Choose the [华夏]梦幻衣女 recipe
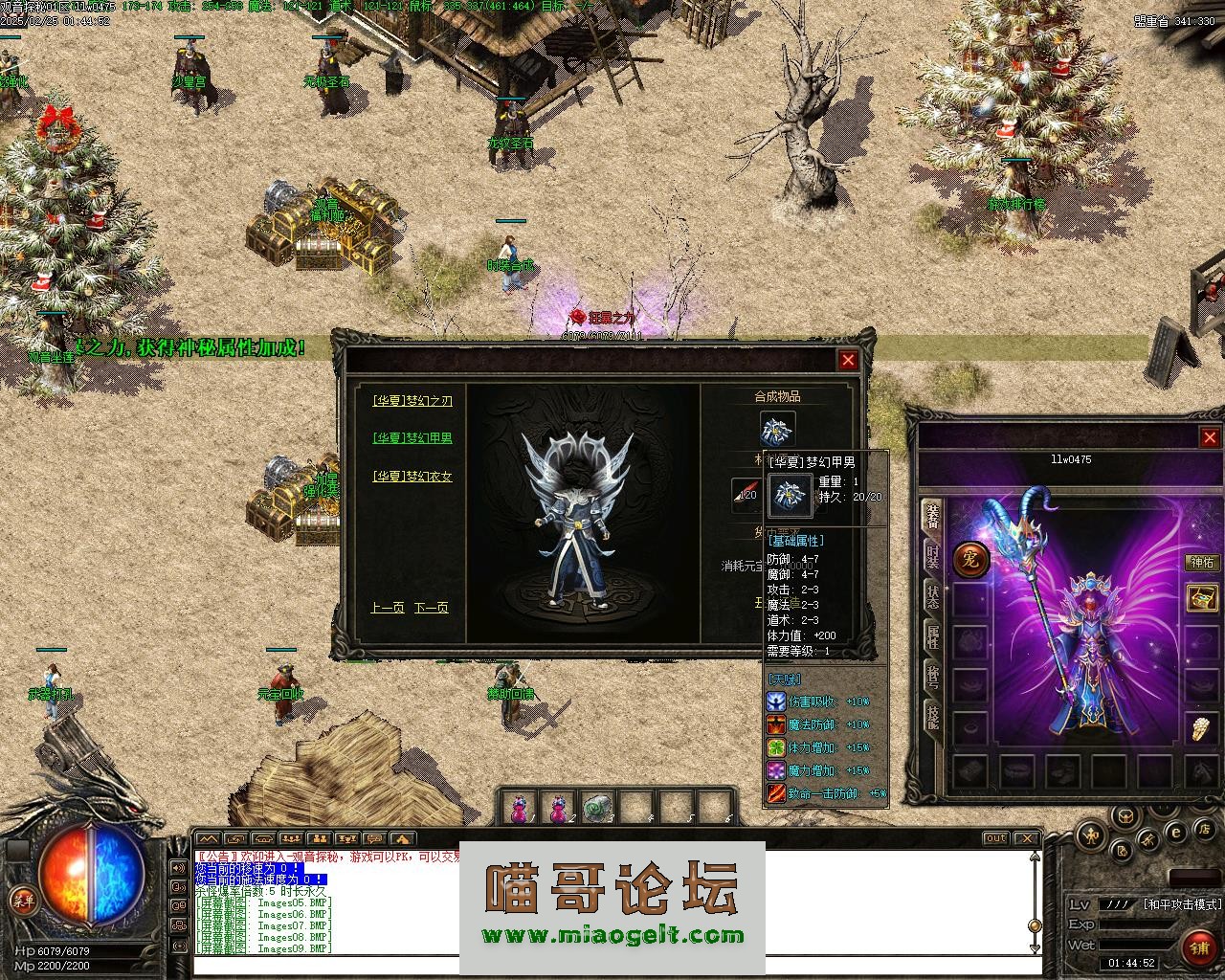This screenshot has height=980, width=1225. click(x=412, y=476)
